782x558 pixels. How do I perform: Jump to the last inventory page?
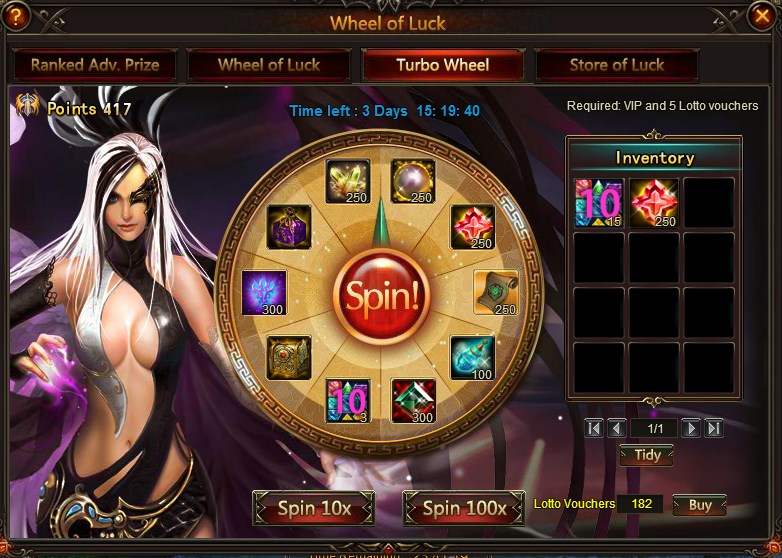tap(713, 428)
